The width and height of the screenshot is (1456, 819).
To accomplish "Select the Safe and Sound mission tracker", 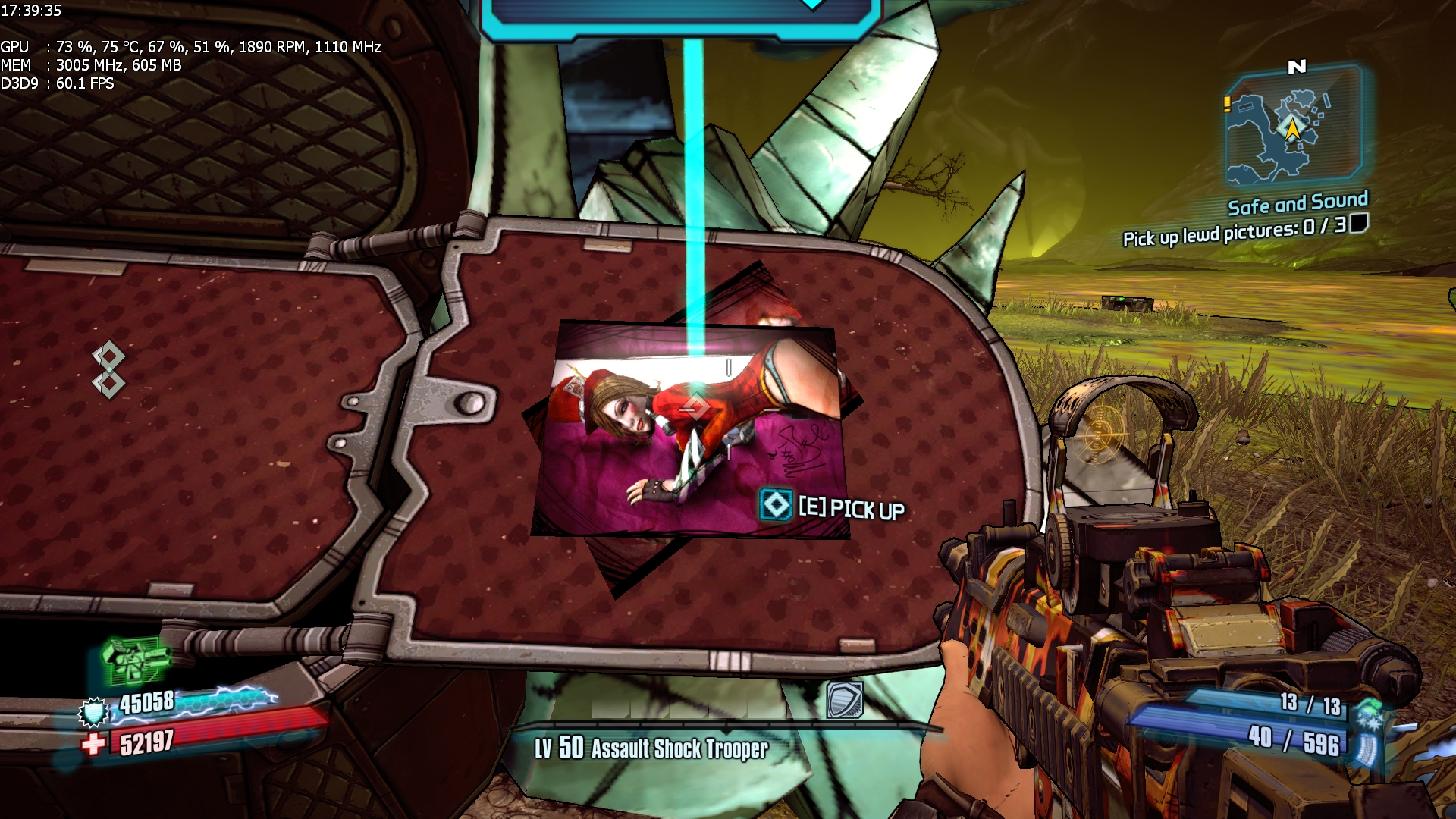I will pyautogui.click(x=1297, y=203).
